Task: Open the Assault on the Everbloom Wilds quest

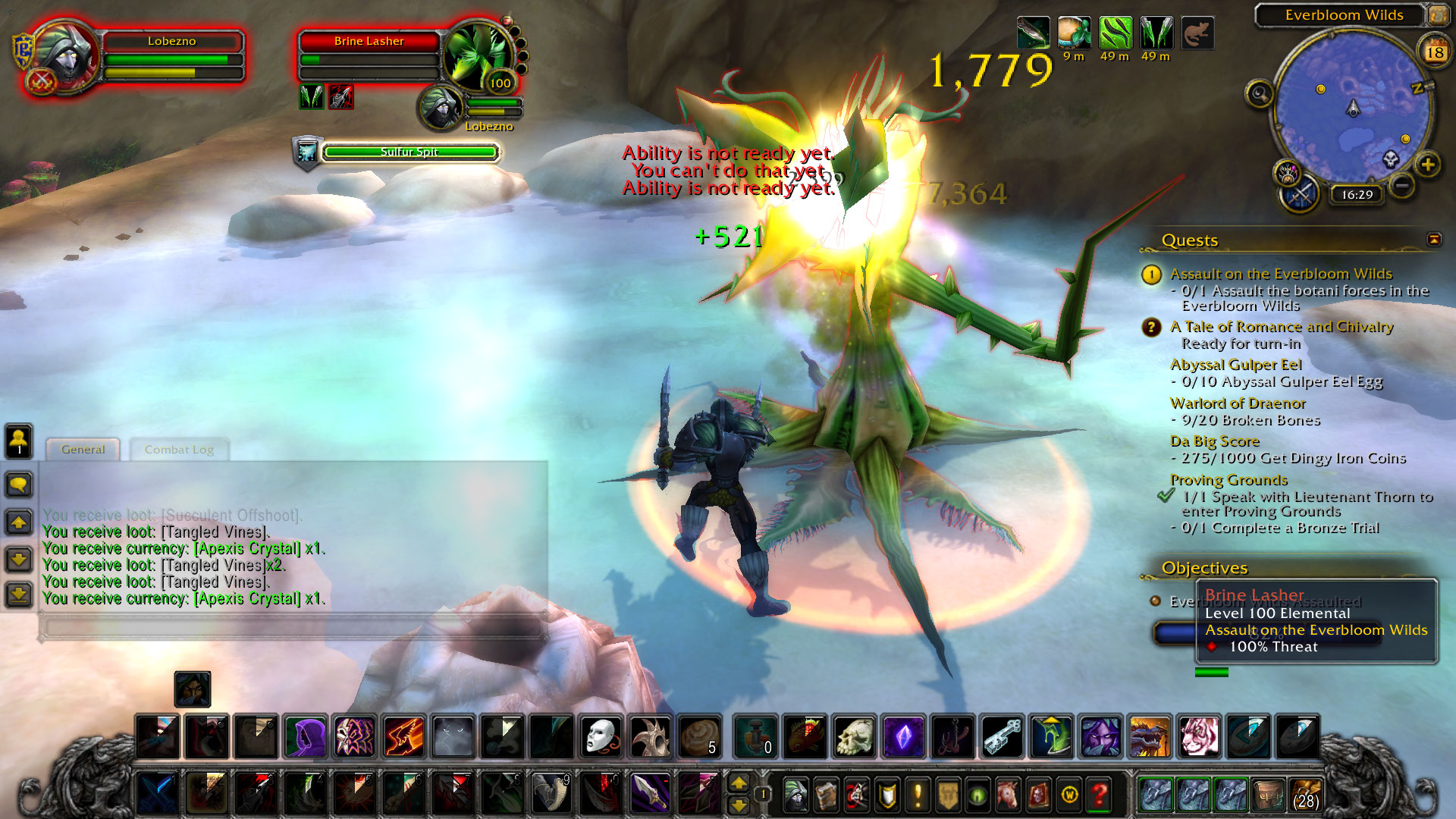Action: [1280, 274]
